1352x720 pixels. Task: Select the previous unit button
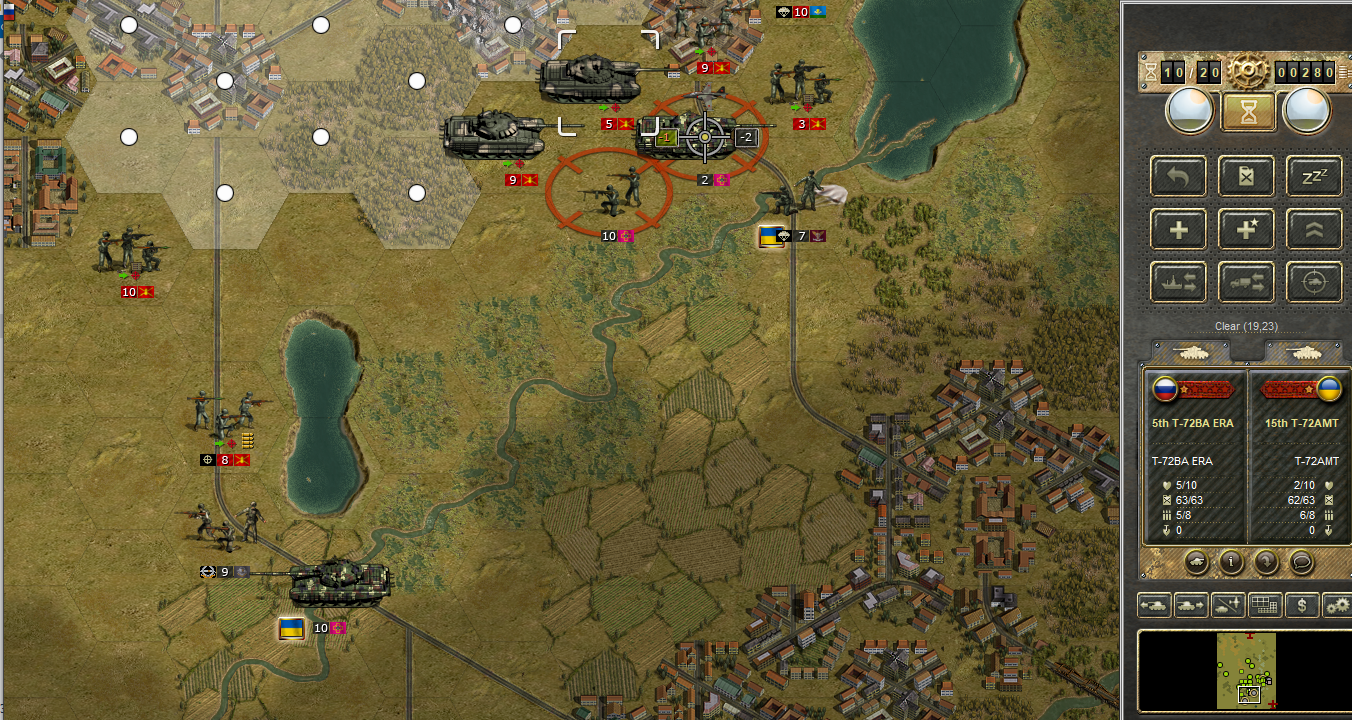tap(1155, 605)
